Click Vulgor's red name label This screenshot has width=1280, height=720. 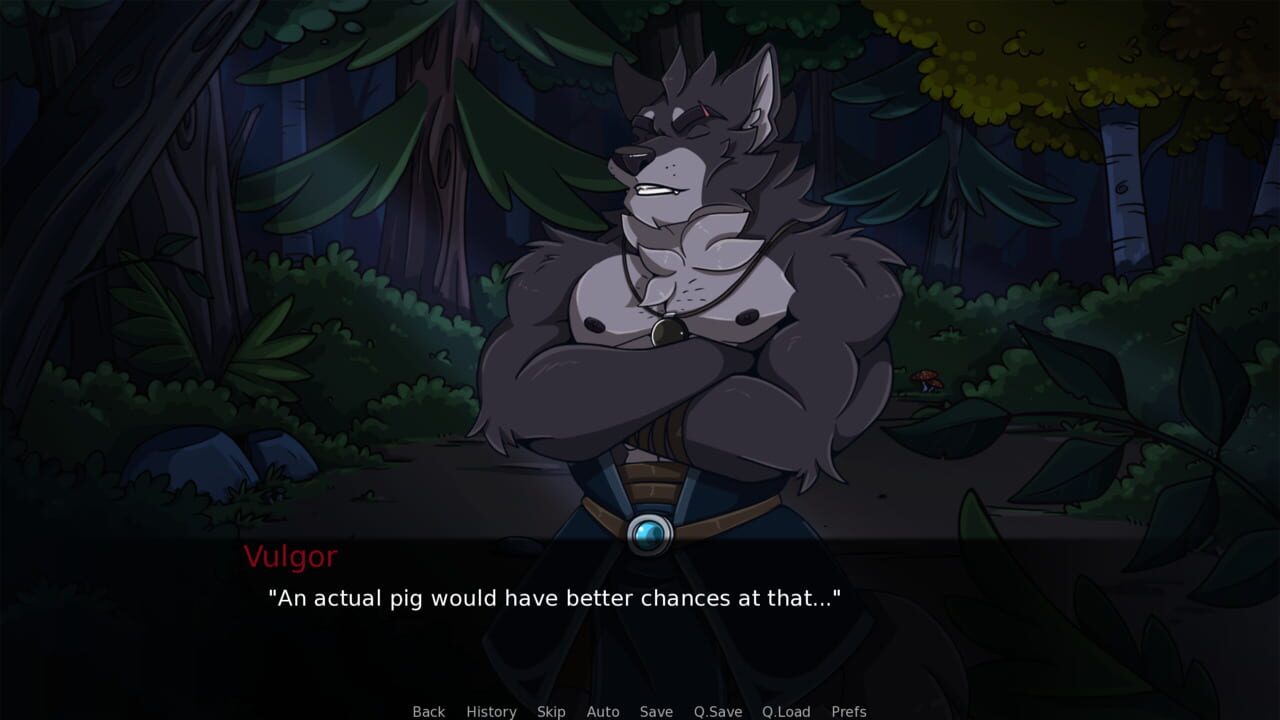point(293,558)
